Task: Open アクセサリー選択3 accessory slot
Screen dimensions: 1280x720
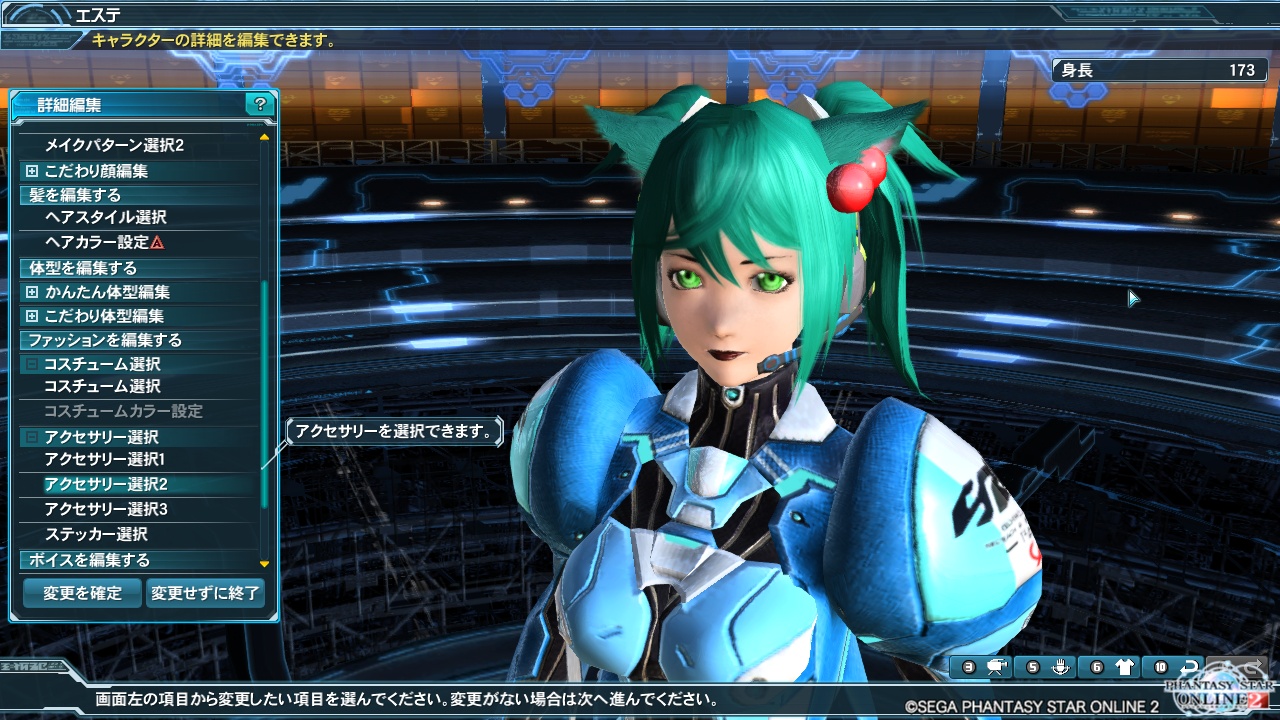Action: [105, 509]
